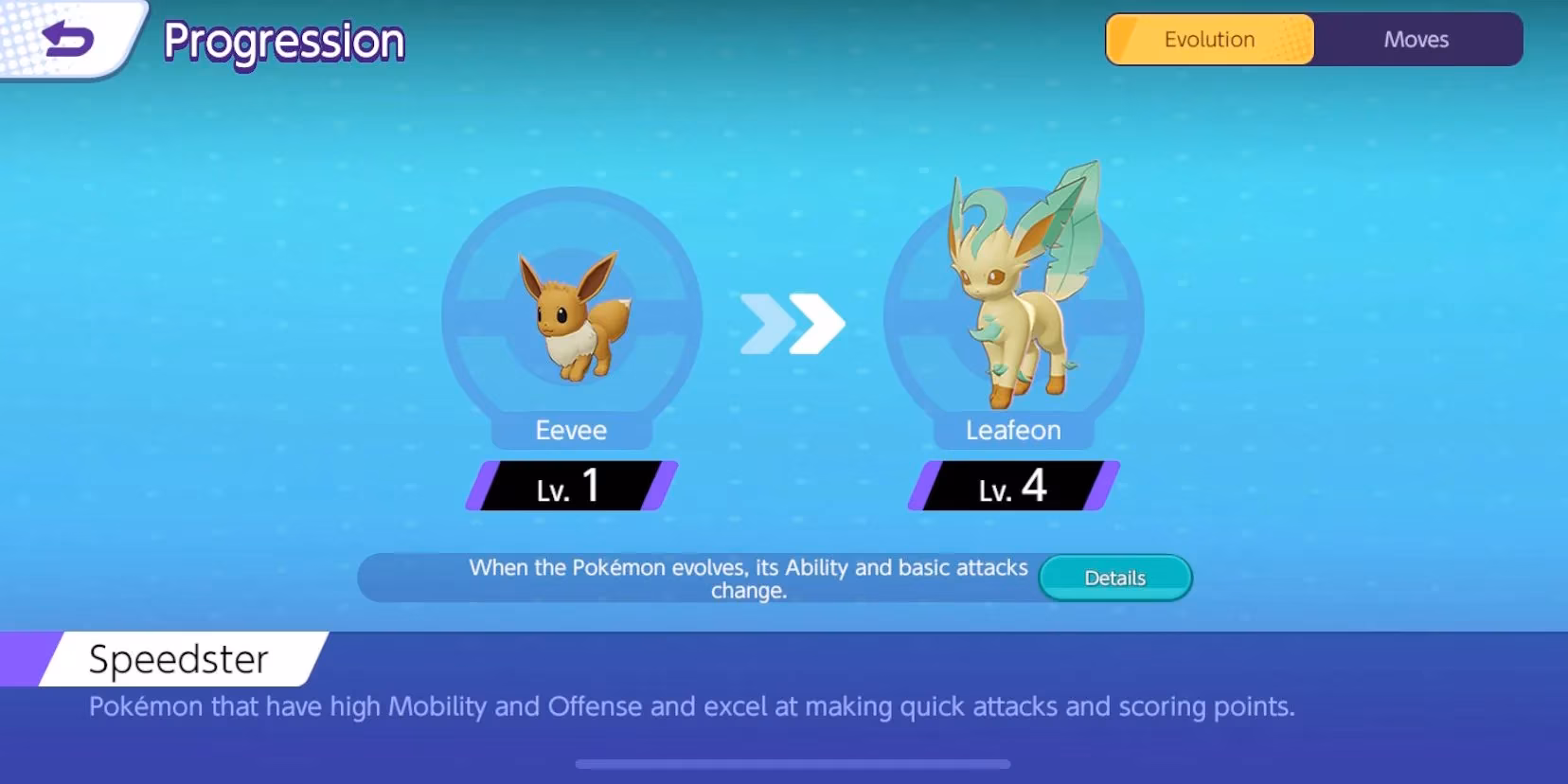
Task: Click the Progression title text
Action: coord(283,42)
